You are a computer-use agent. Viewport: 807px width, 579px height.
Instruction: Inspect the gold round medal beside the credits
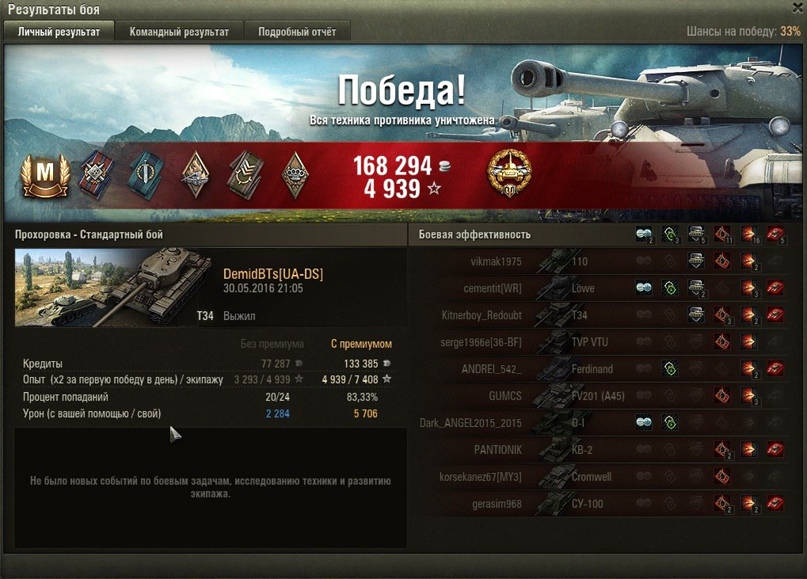(x=508, y=174)
